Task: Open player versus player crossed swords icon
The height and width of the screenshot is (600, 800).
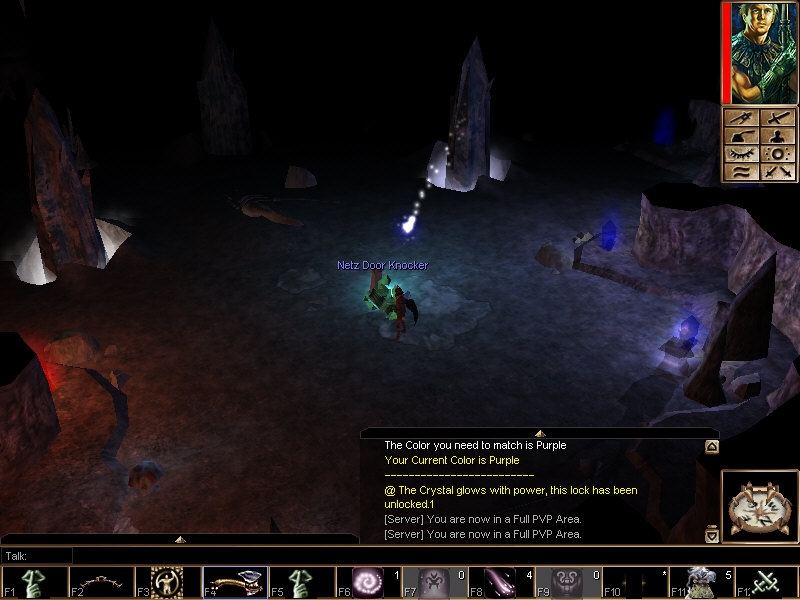Action: 775,172
